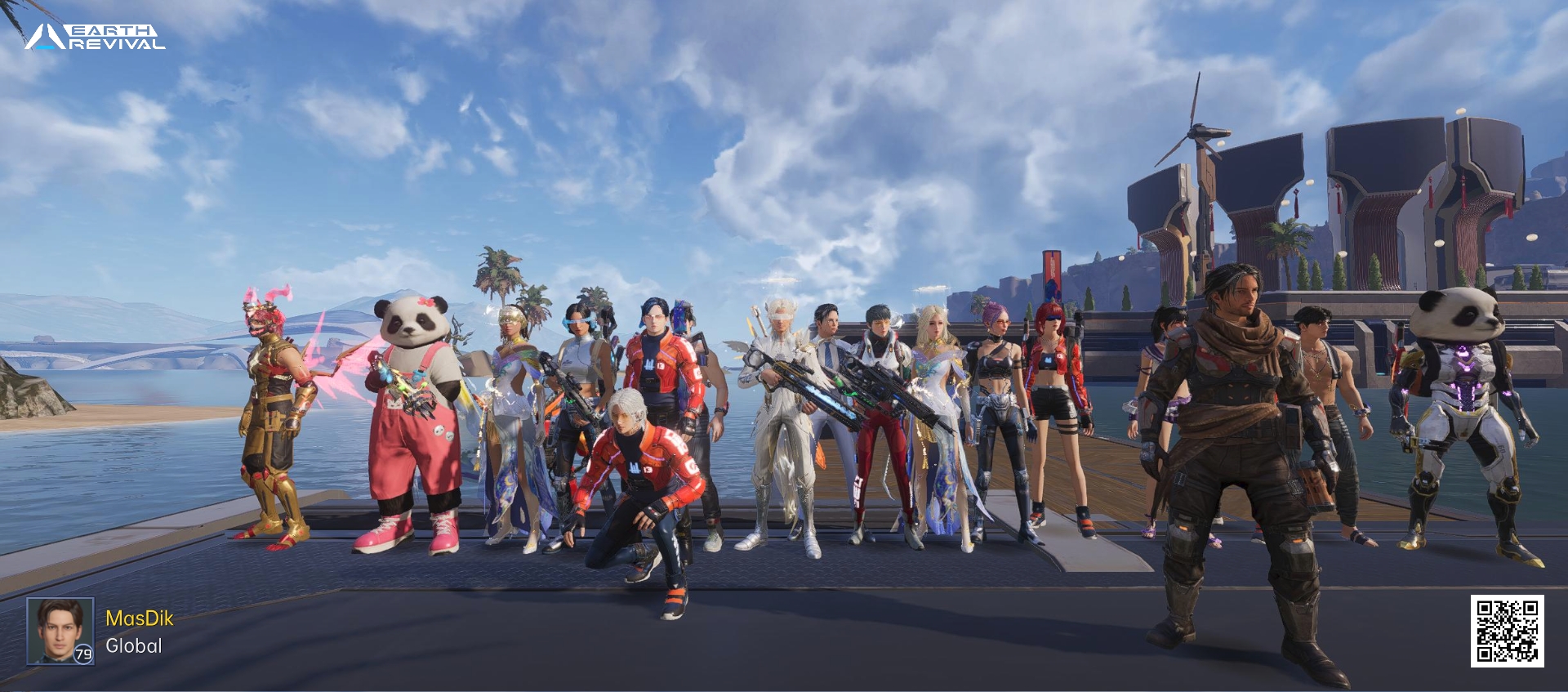The width and height of the screenshot is (1568, 692).
Task: Select the MasDik player name
Action: click(x=140, y=618)
